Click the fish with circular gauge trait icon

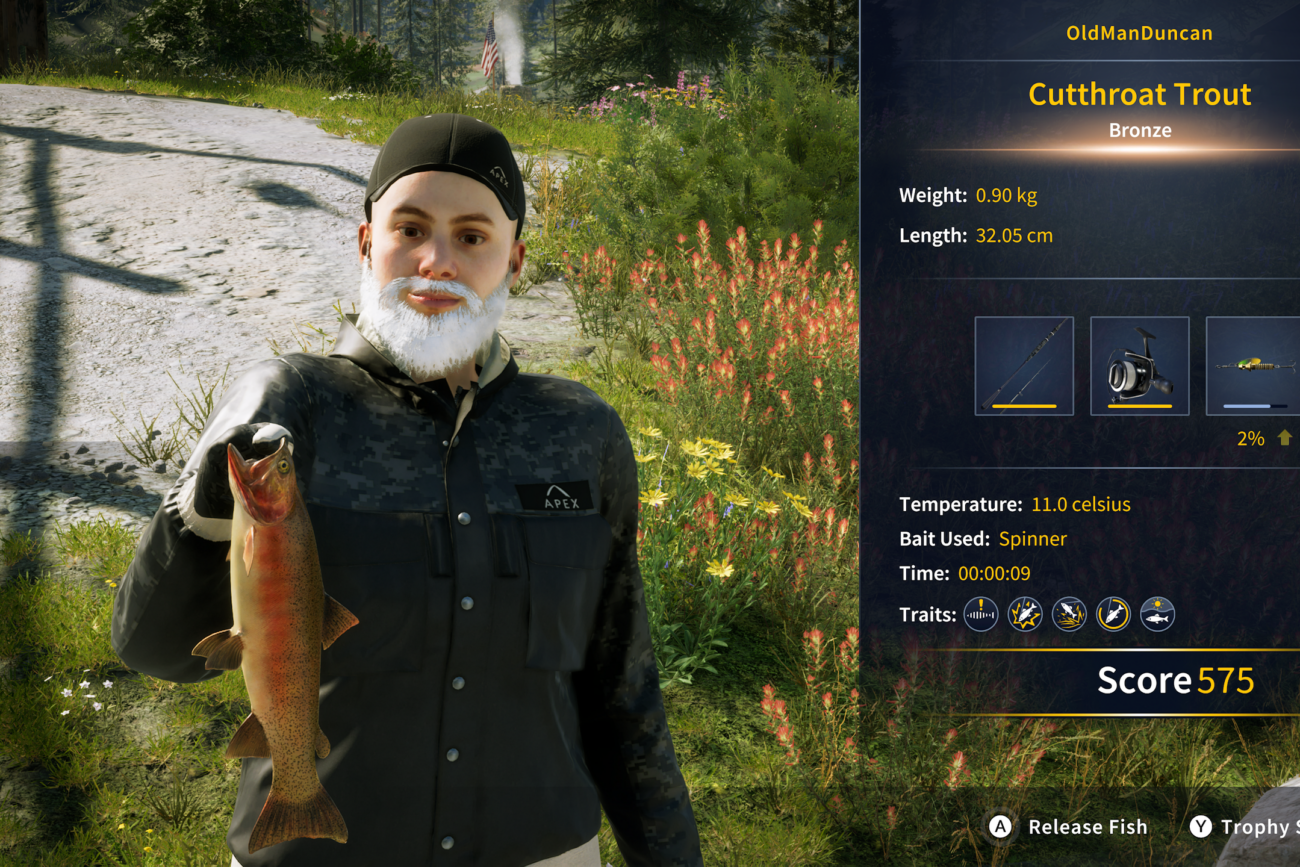(x=1113, y=614)
